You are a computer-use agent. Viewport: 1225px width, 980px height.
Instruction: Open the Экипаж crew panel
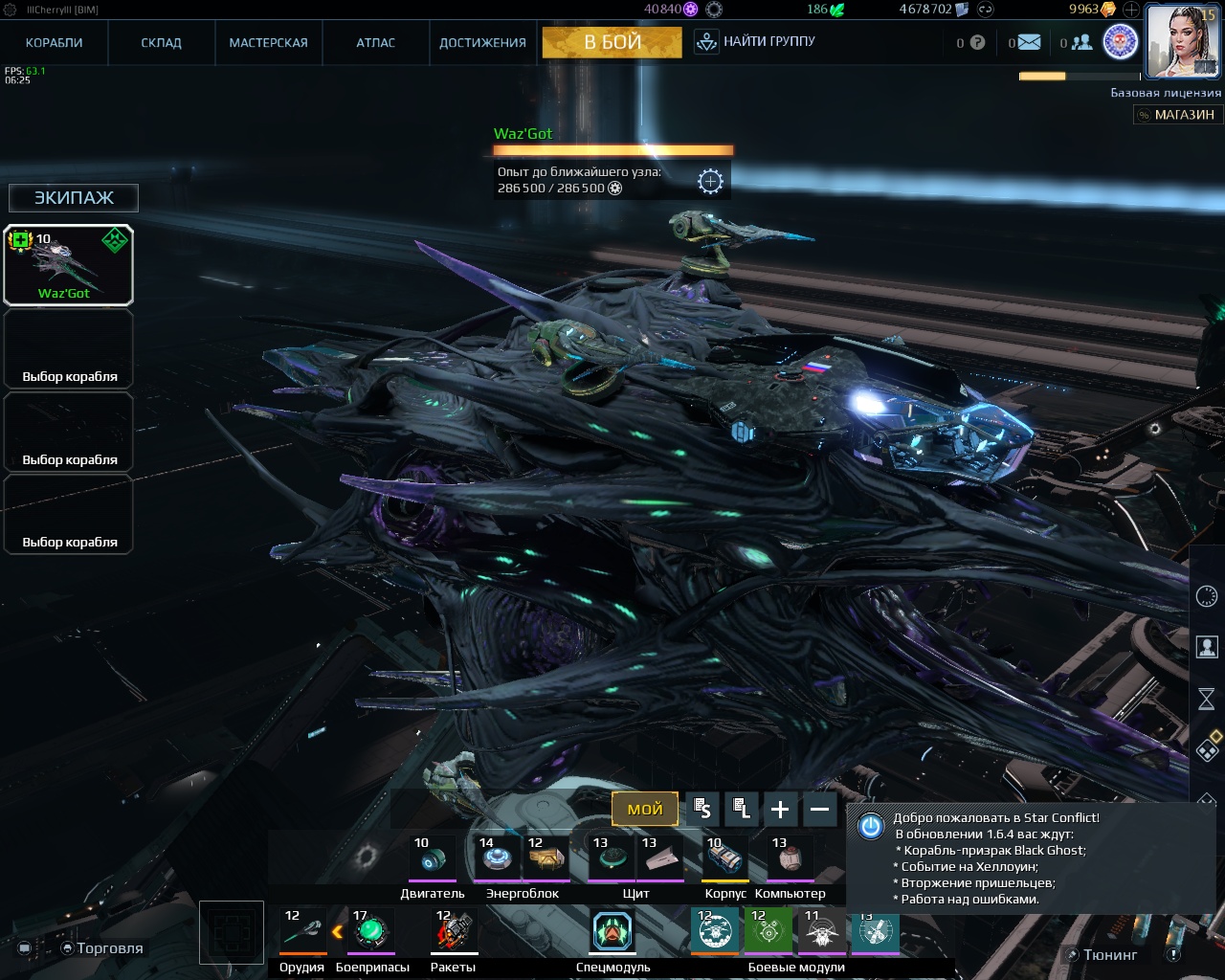74,198
